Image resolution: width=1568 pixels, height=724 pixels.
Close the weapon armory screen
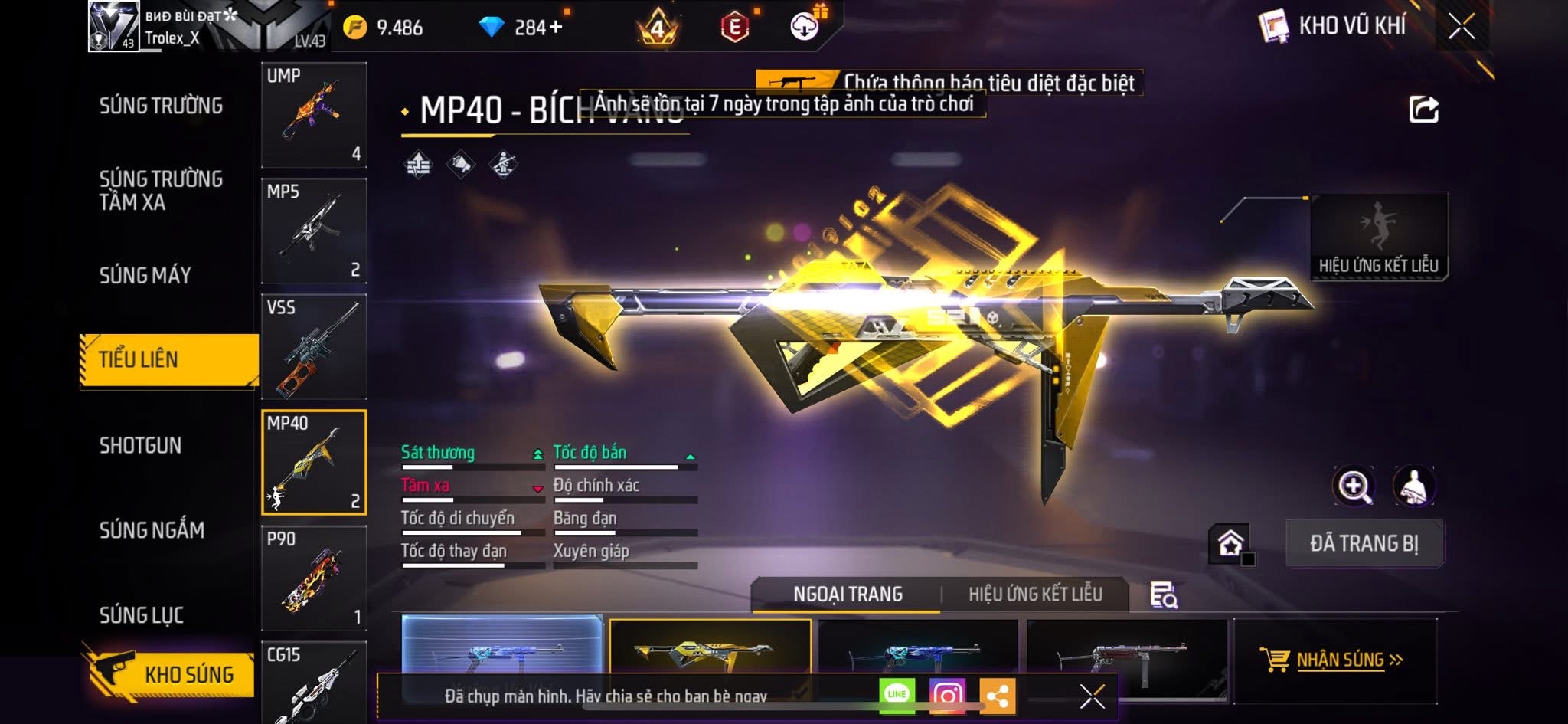[x=1461, y=28]
